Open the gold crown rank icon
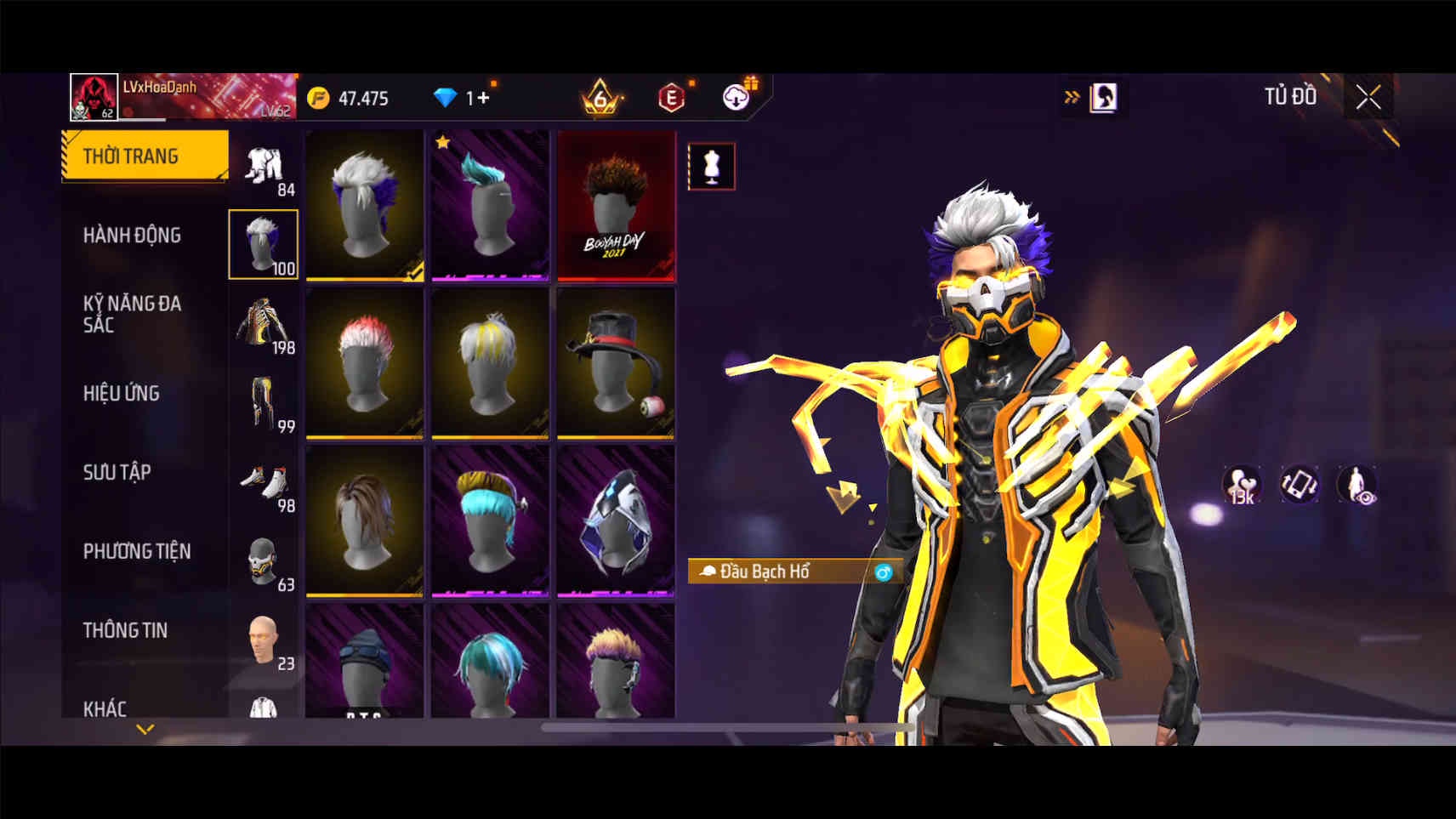Image resolution: width=1456 pixels, height=819 pixels. click(x=600, y=98)
